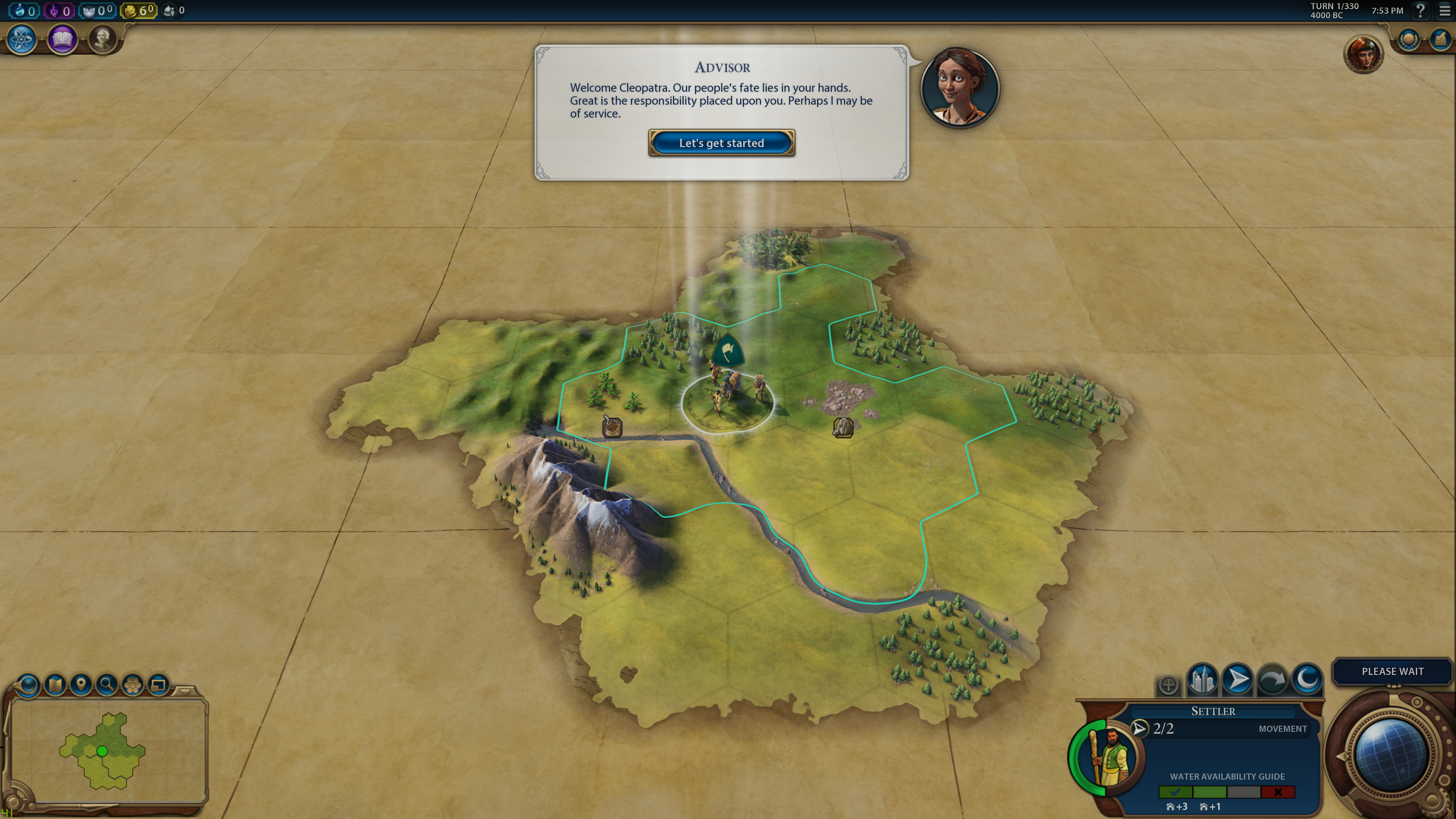Choose the Move To arrow action
This screenshot has height=819, width=1456.
point(1237,679)
